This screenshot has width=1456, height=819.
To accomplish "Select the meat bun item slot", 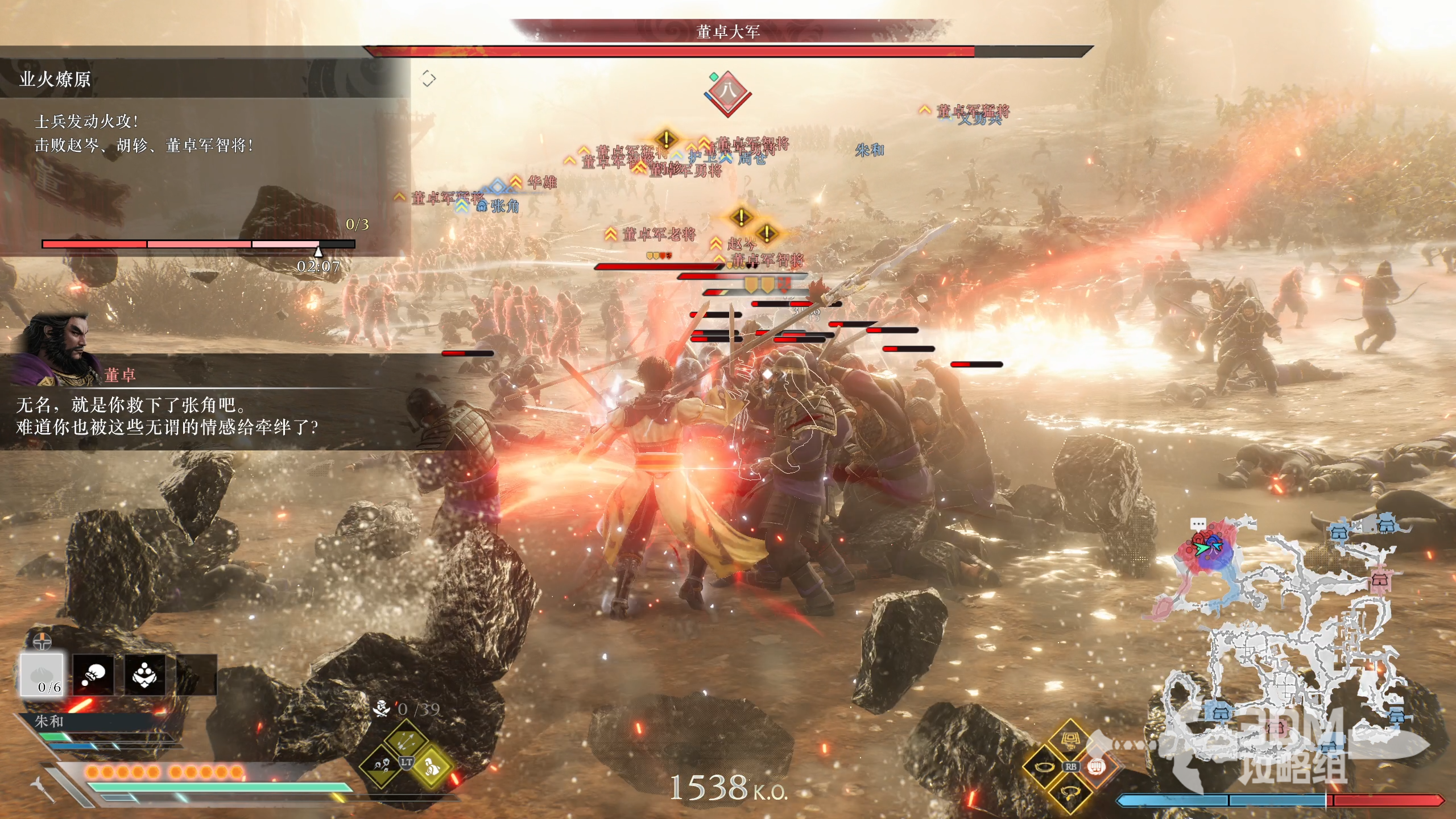I will (x=42, y=675).
